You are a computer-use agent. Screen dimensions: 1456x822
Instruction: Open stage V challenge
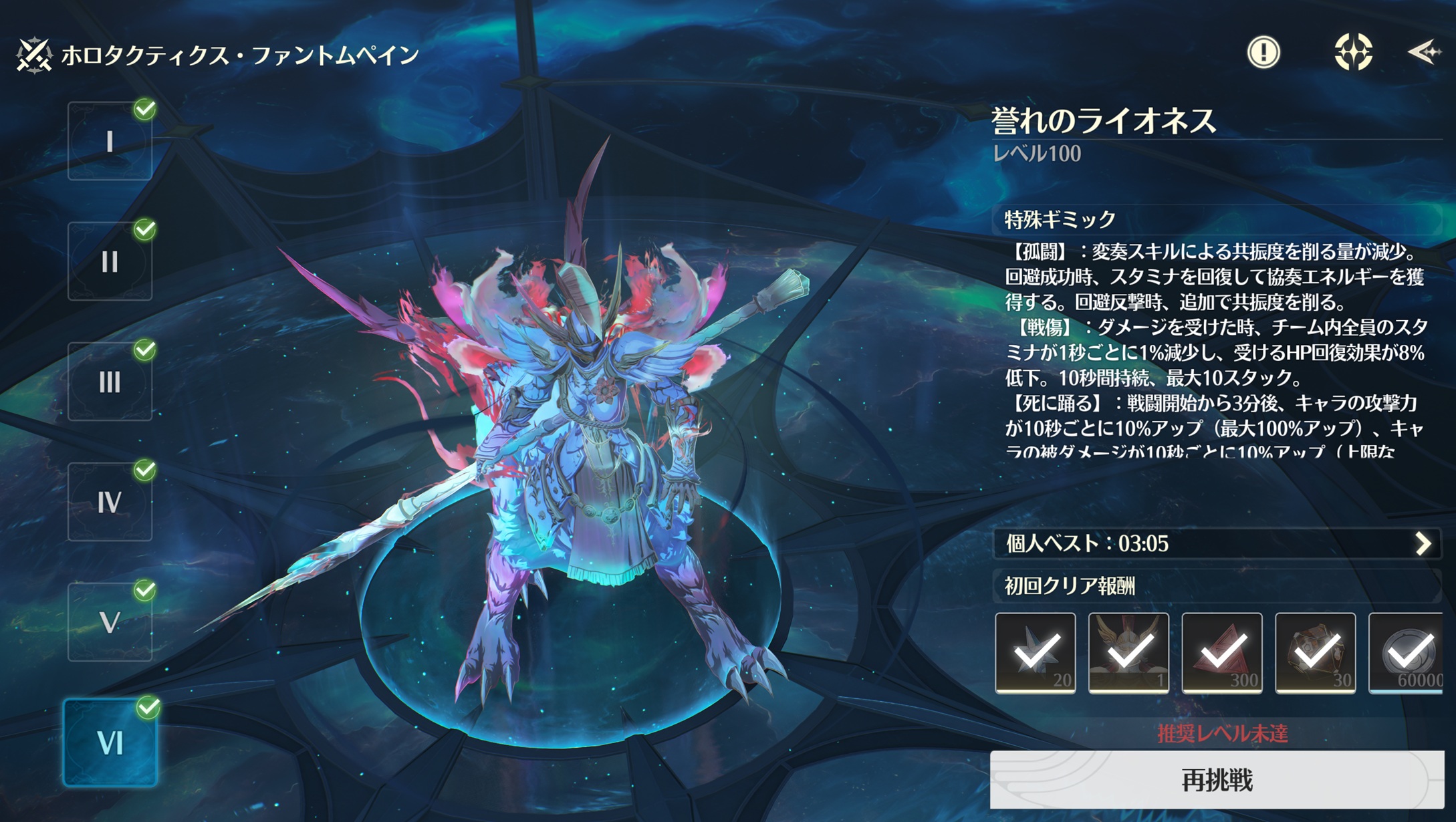coord(110,622)
